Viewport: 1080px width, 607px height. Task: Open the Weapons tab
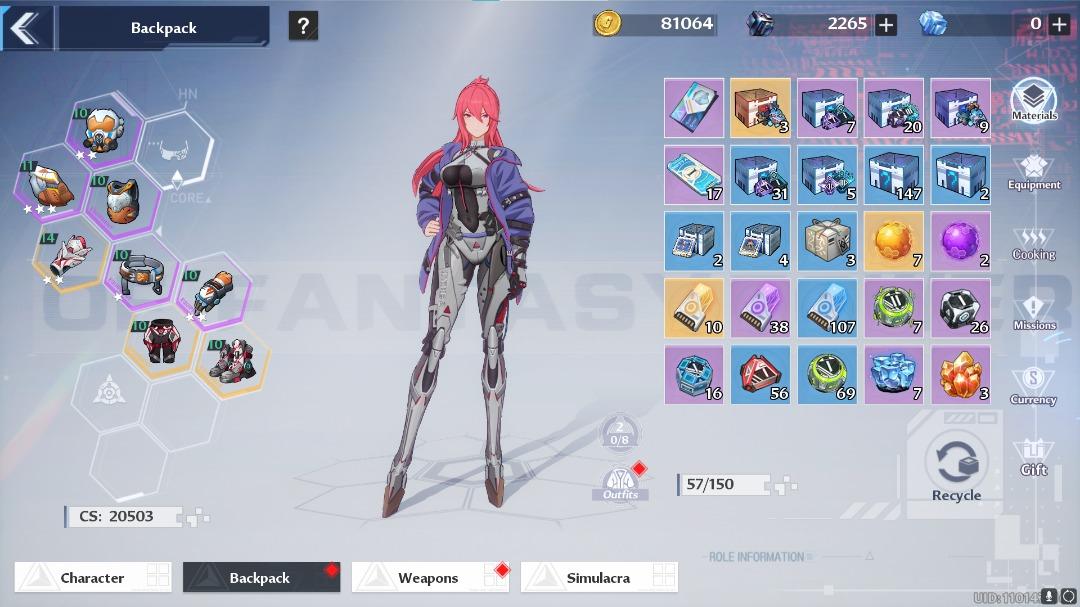430,577
